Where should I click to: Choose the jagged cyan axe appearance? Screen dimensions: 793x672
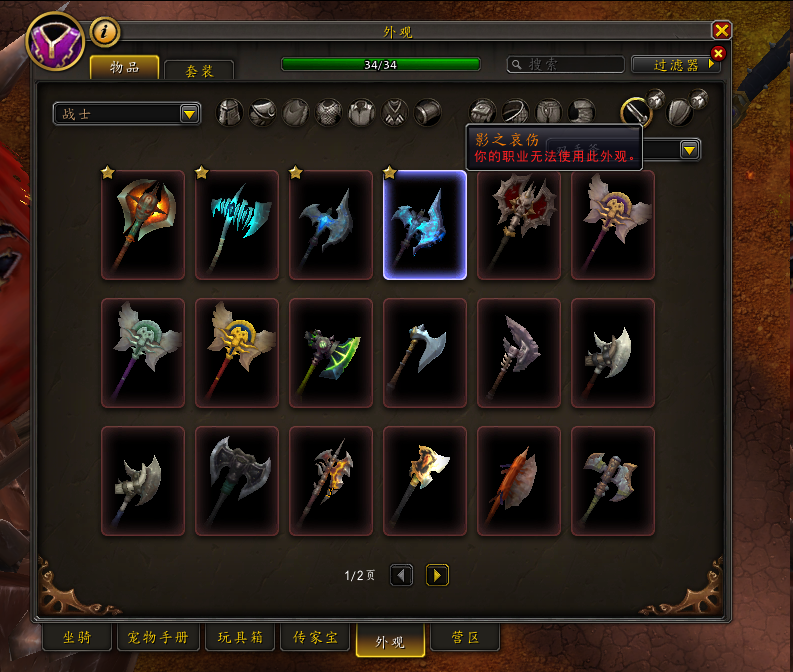coord(237,225)
